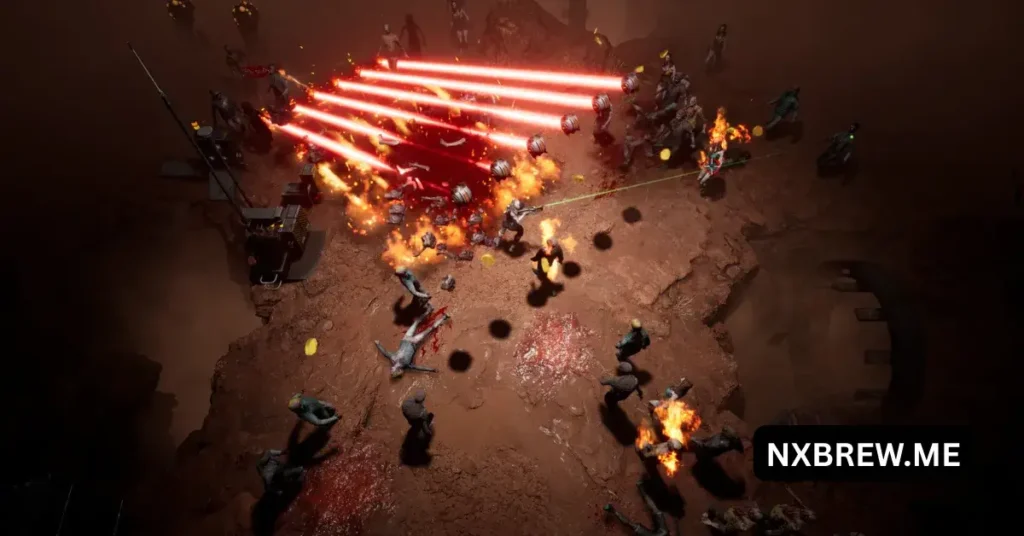Click the NXBREW.ME watermark label
The image size is (1024, 536).
tap(862, 455)
